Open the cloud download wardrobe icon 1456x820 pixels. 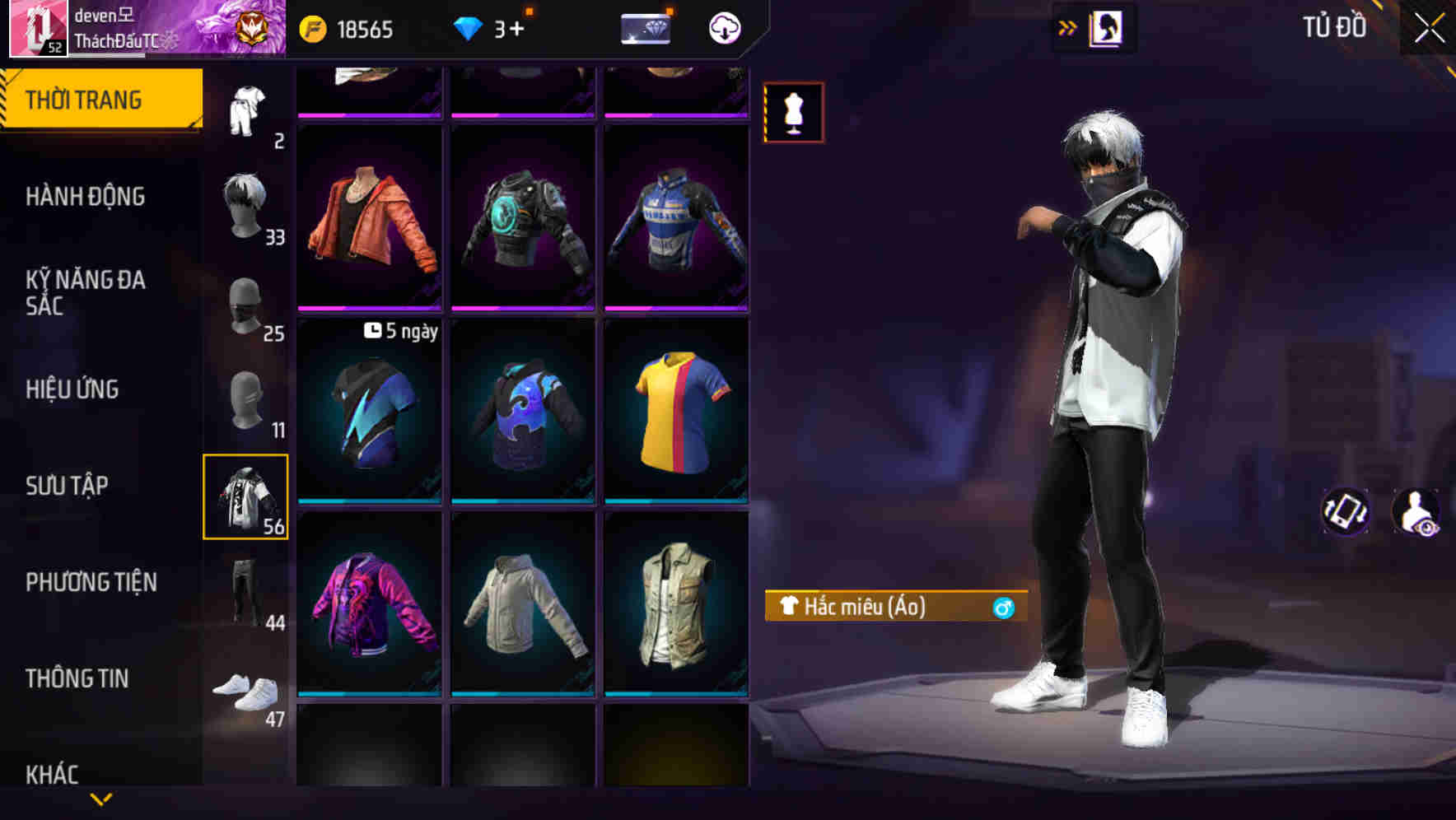pos(725,30)
